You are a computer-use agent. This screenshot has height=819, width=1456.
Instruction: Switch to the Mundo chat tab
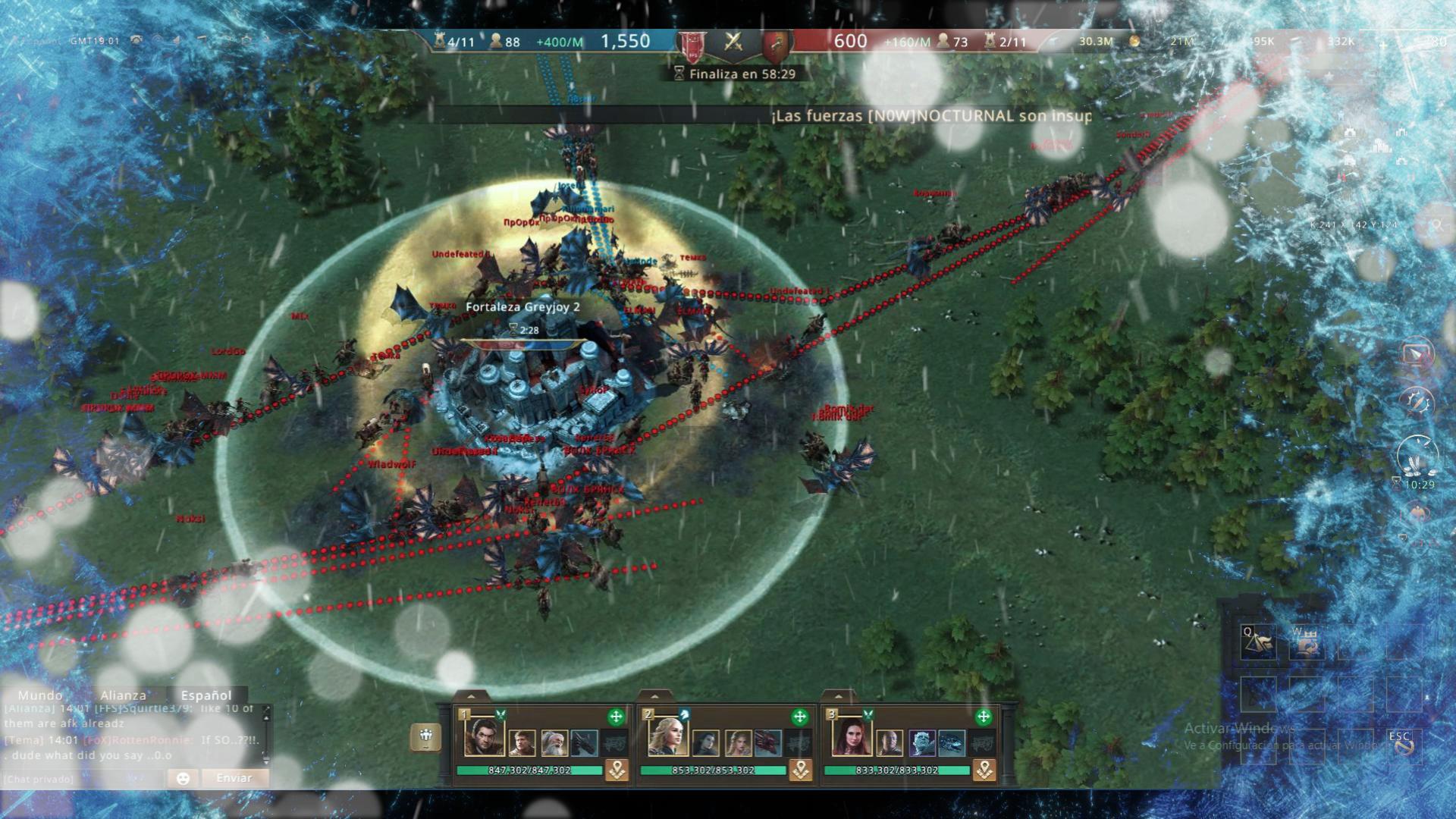40,695
